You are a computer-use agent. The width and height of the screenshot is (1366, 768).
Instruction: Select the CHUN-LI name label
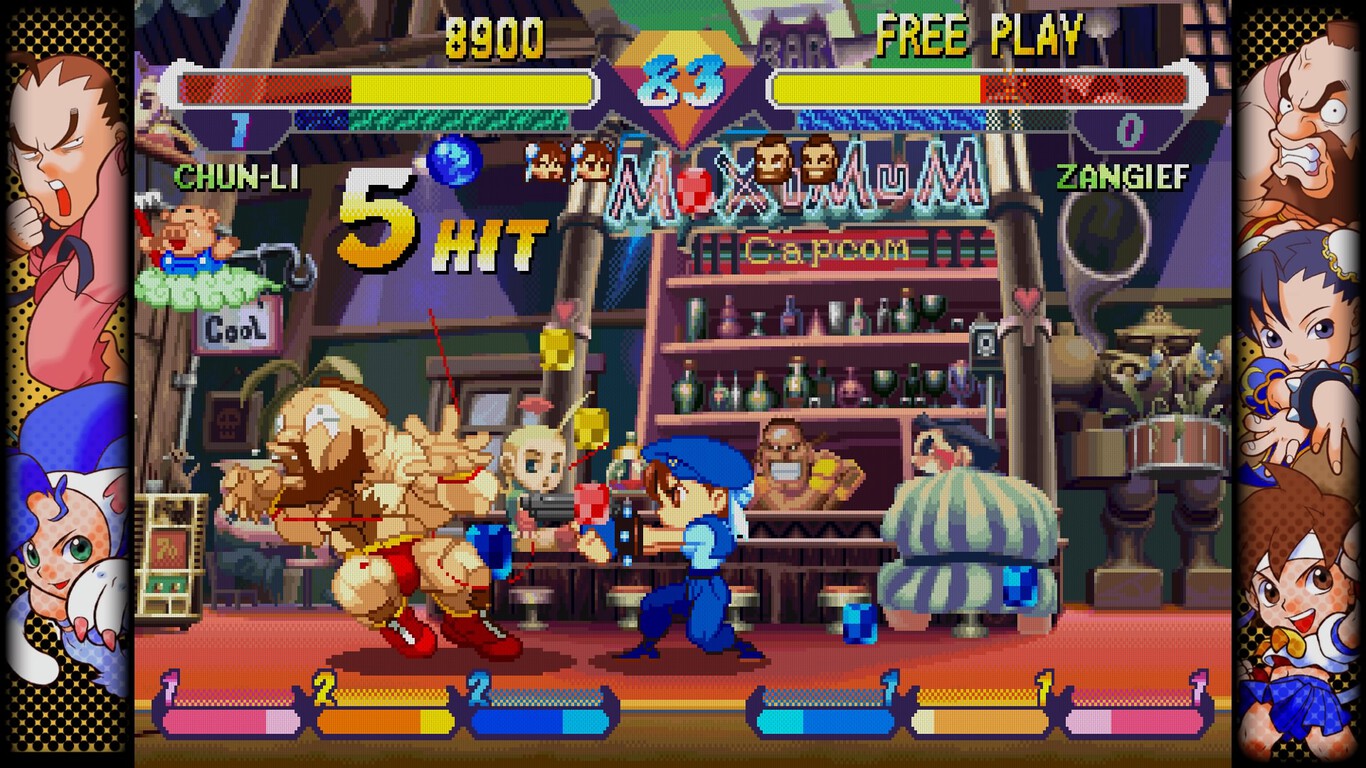coord(225,176)
